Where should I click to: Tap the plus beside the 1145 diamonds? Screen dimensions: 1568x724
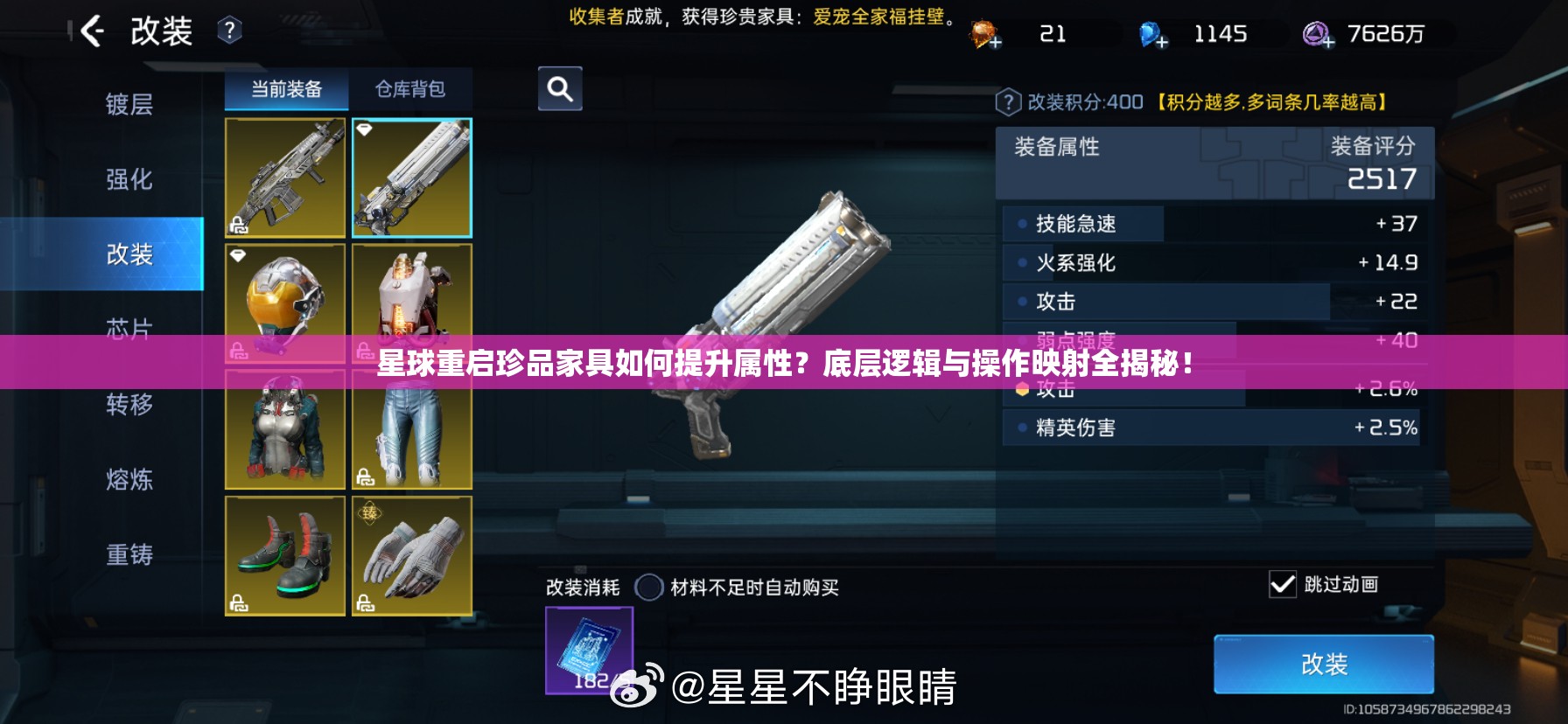point(1161,42)
